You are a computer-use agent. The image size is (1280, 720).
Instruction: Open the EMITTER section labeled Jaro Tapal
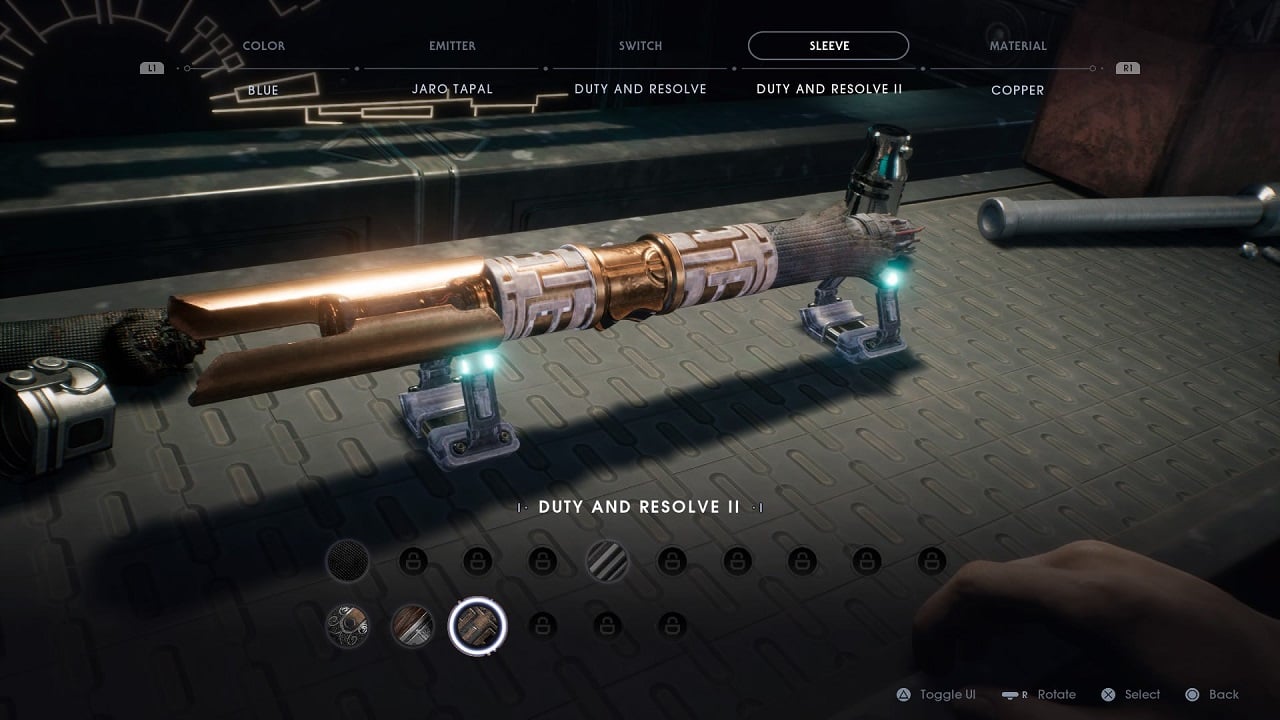(x=452, y=45)
